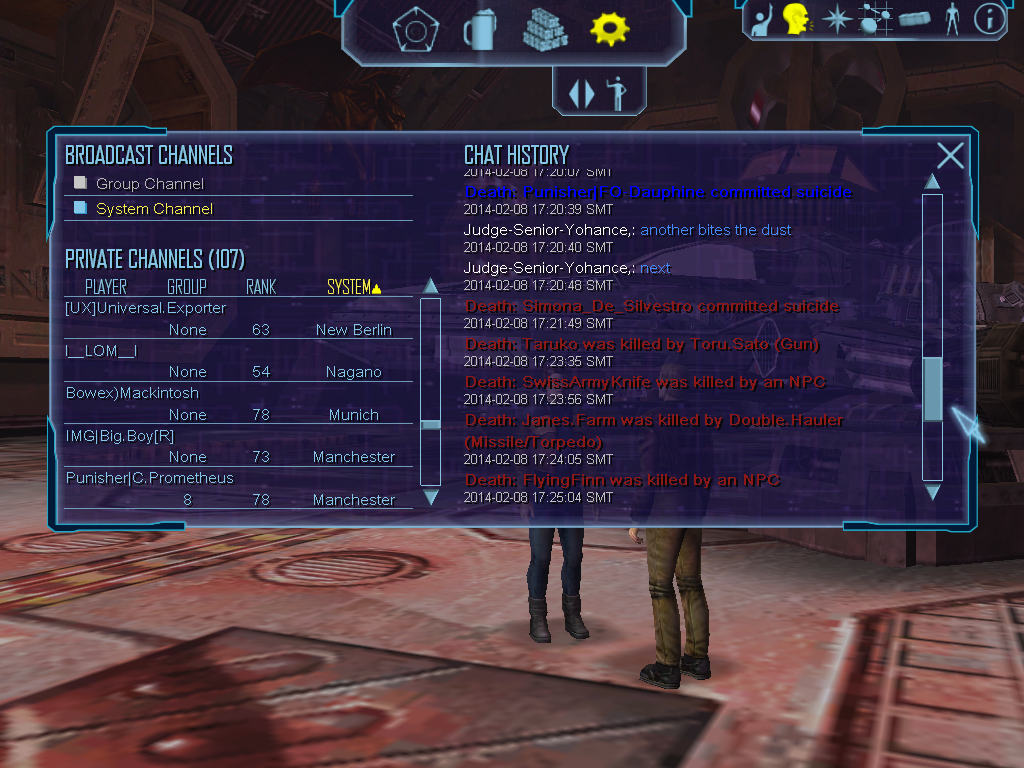
Task: Open the reputation standing figure icon
Action: point(951,19)
